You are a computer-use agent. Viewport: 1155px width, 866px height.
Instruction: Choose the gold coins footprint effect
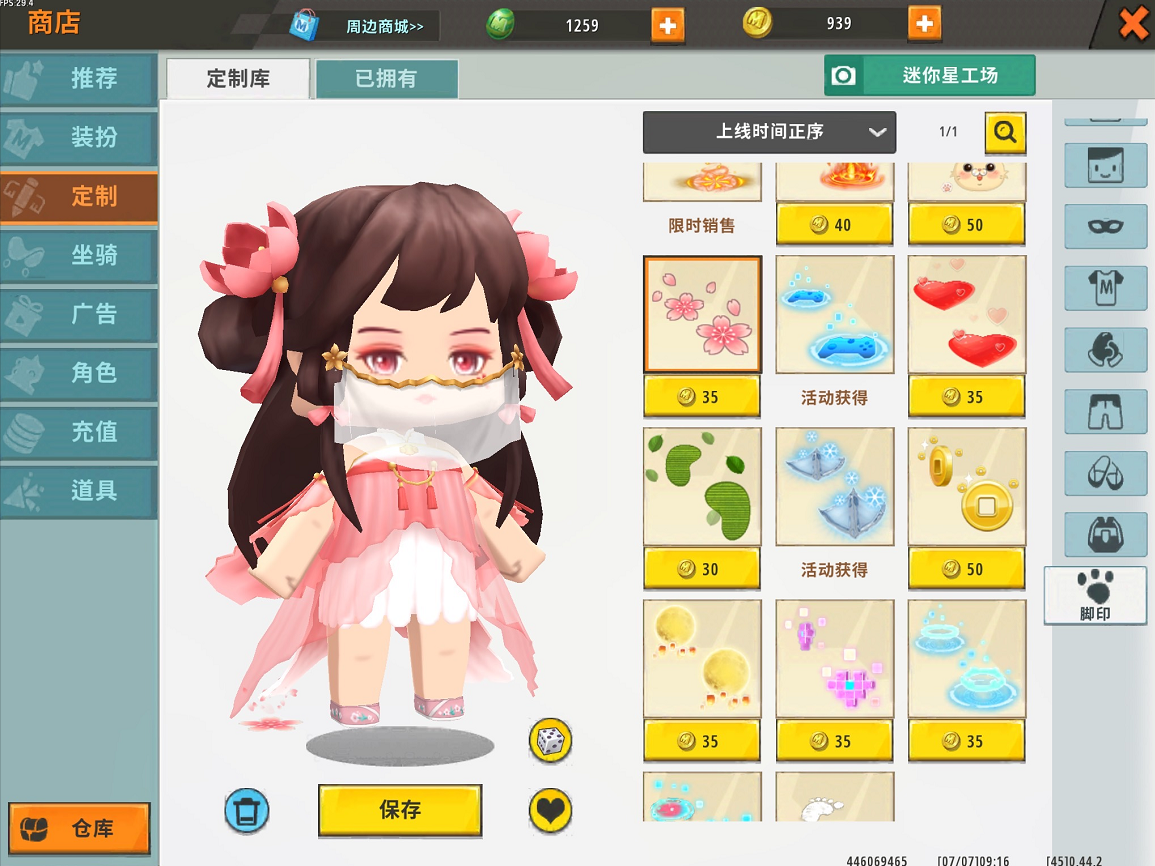(x=967, y=487)
